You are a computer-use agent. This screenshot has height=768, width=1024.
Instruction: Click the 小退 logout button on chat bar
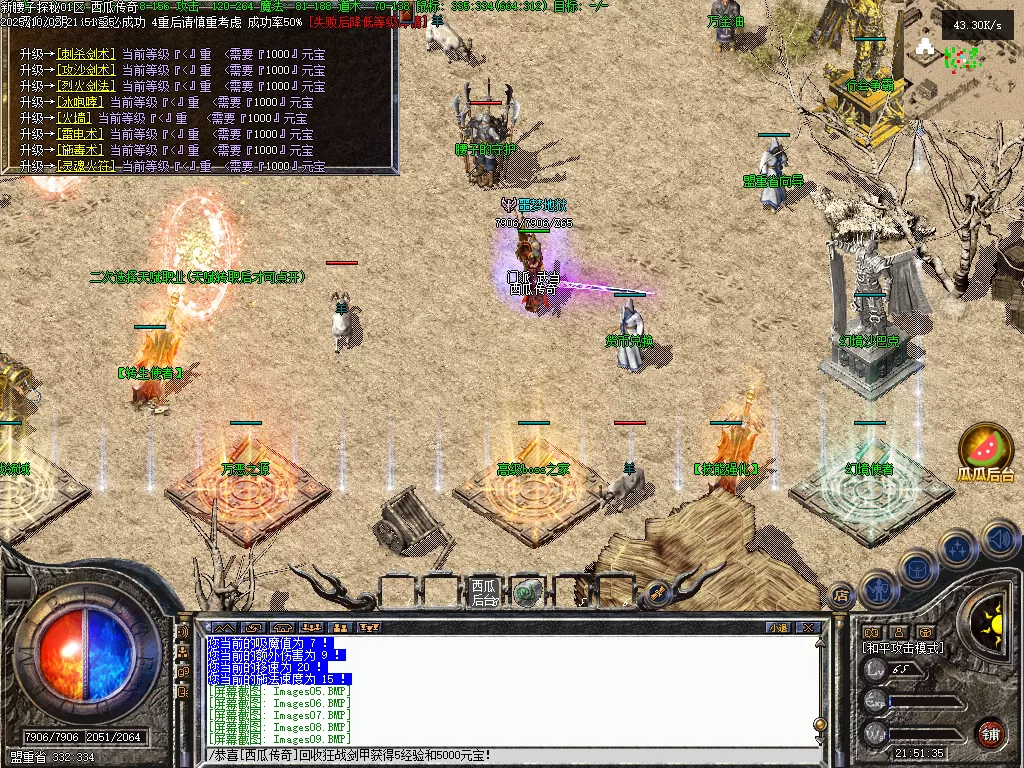pos(777,627)
